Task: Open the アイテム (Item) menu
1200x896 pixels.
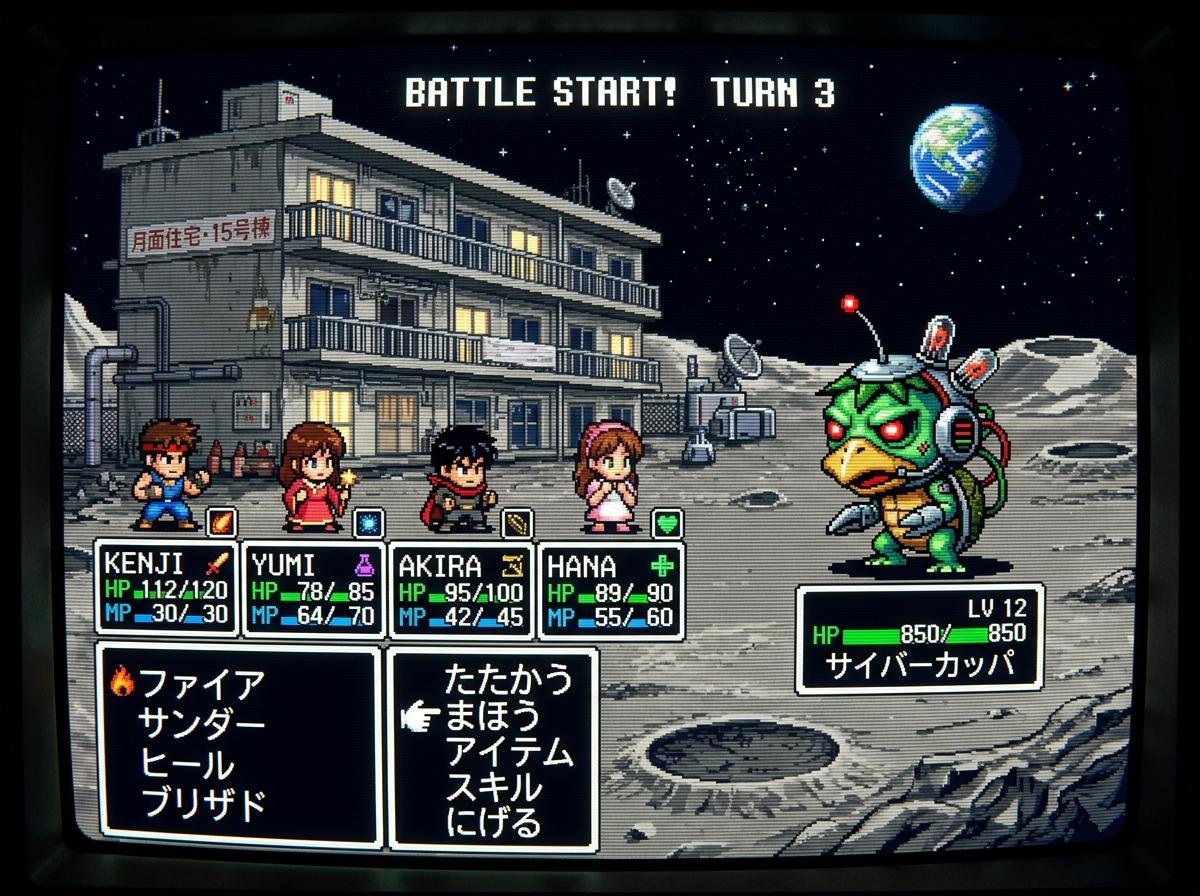Action: [x=509, y=752]
